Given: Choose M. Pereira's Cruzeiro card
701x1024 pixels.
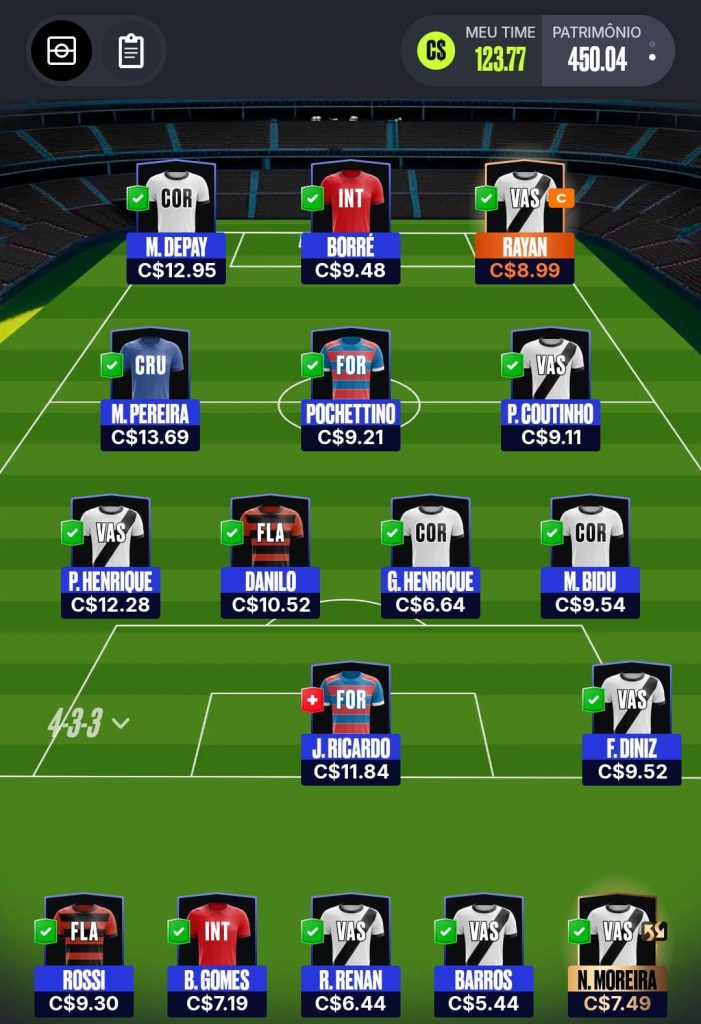Looking at the screenshot, I should click(150, 388).
